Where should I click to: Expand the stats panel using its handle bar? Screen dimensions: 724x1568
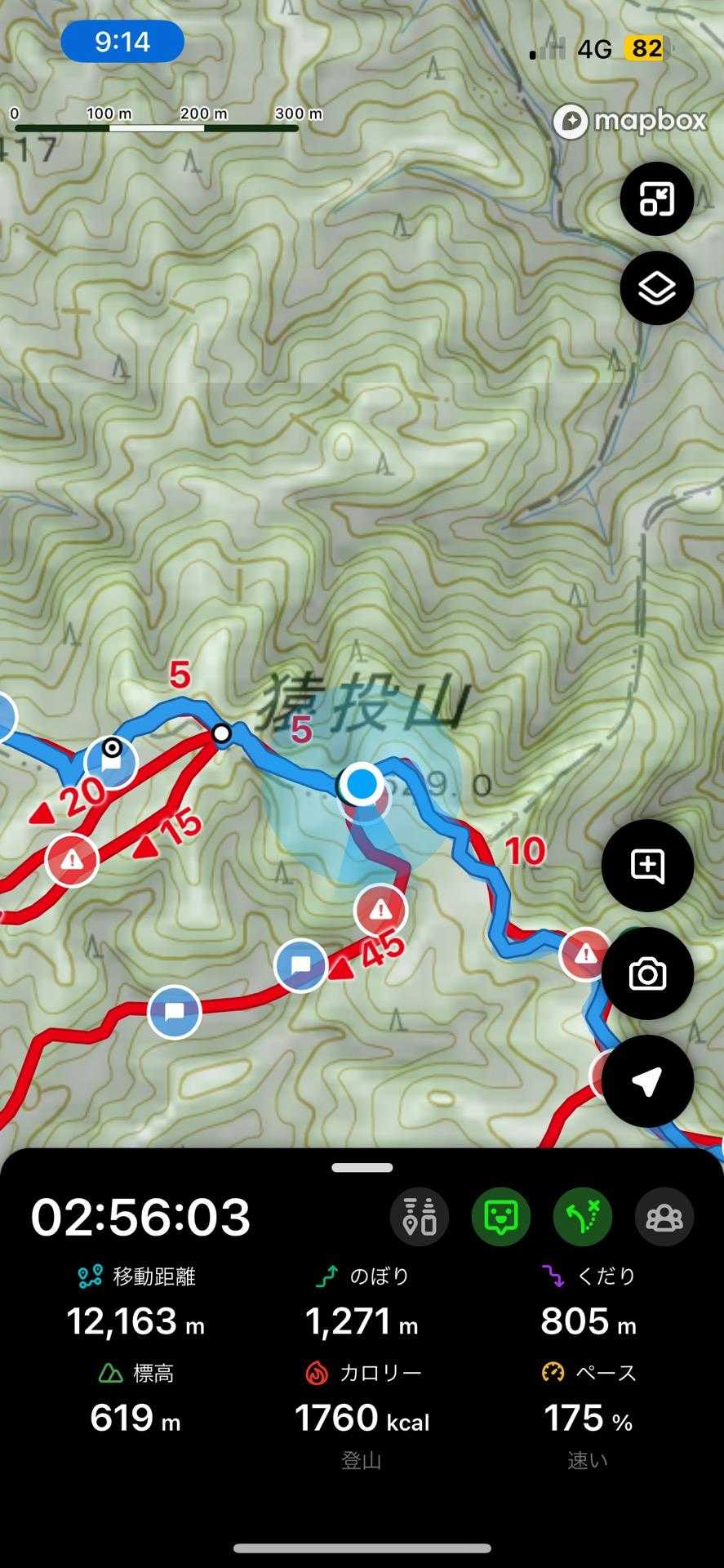click(x=362, y=1168)
